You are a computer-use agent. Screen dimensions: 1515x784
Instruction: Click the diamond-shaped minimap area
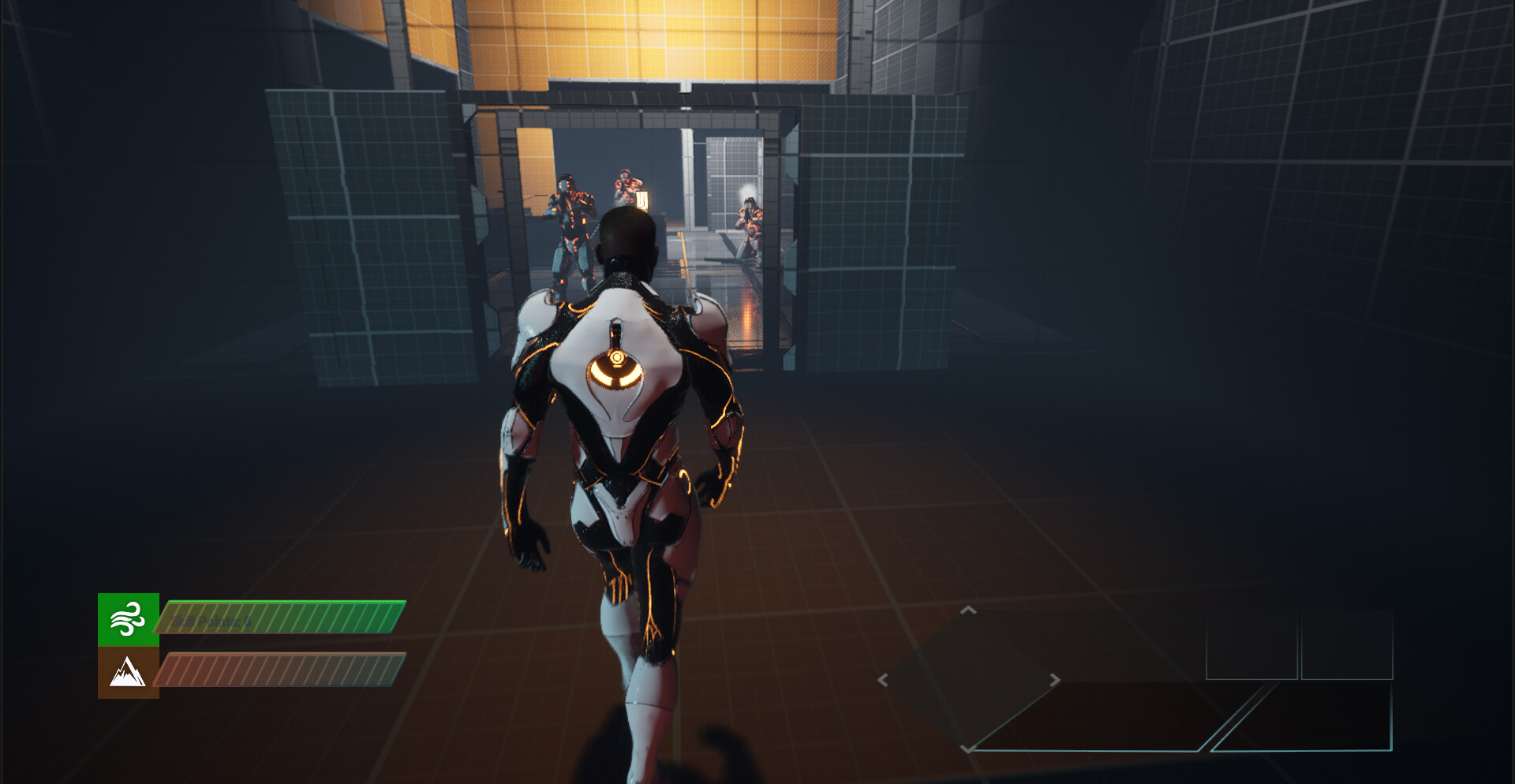pyautogui.click(x=967, y=680)
